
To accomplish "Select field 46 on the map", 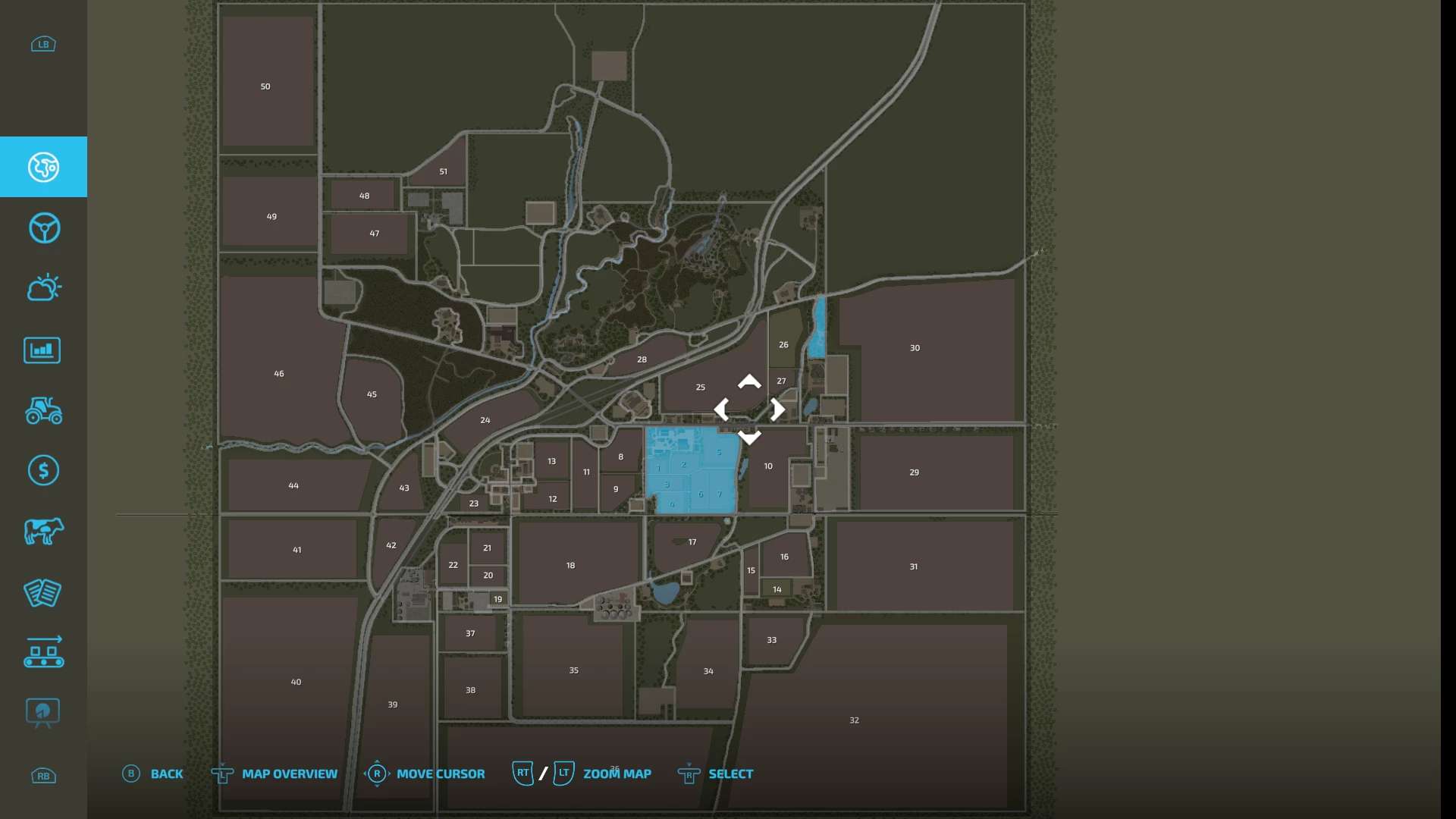I will pos(279,373).
